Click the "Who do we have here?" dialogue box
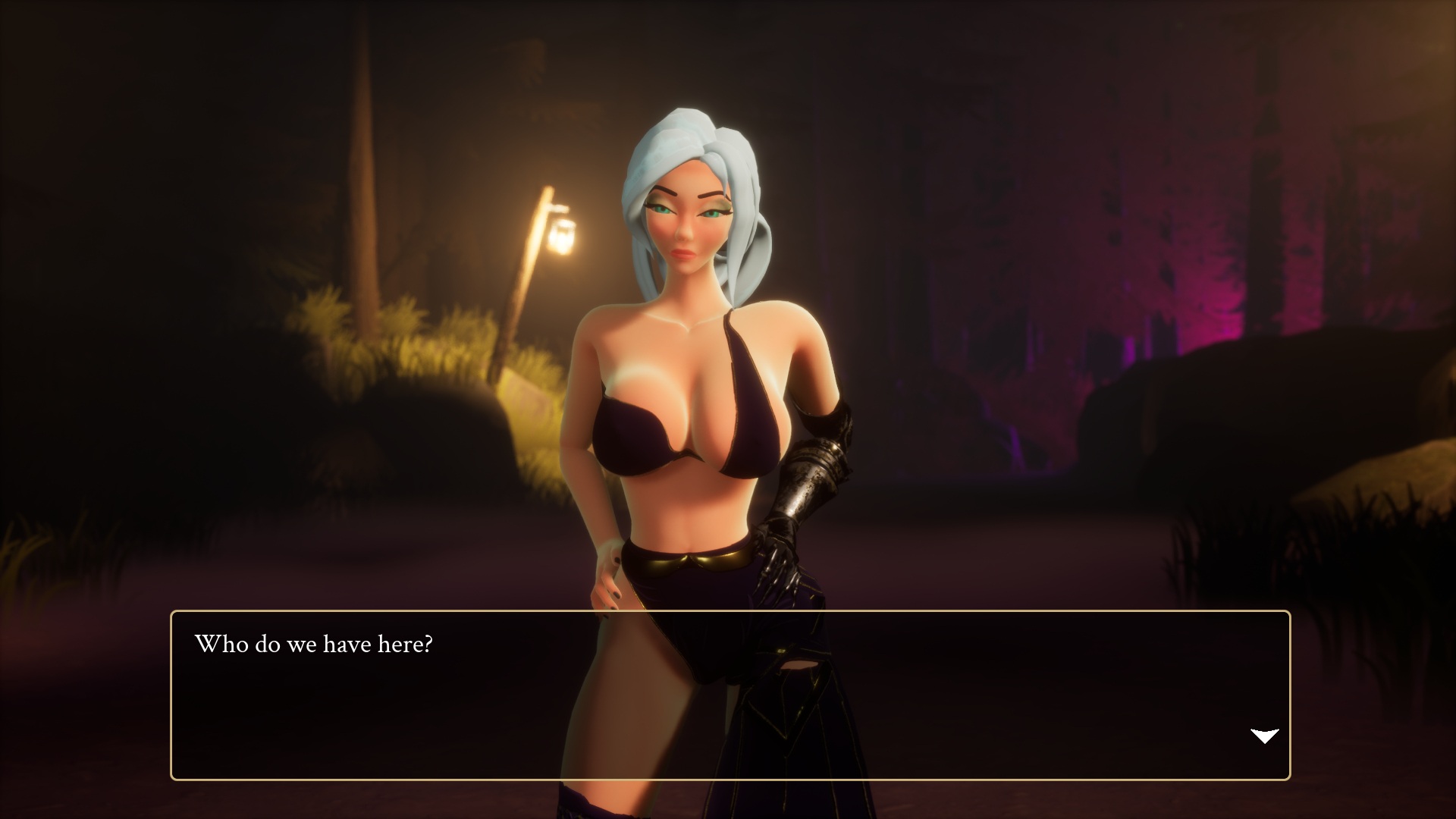The width and height of the screenshot is (1456, 819). [730, 695]
